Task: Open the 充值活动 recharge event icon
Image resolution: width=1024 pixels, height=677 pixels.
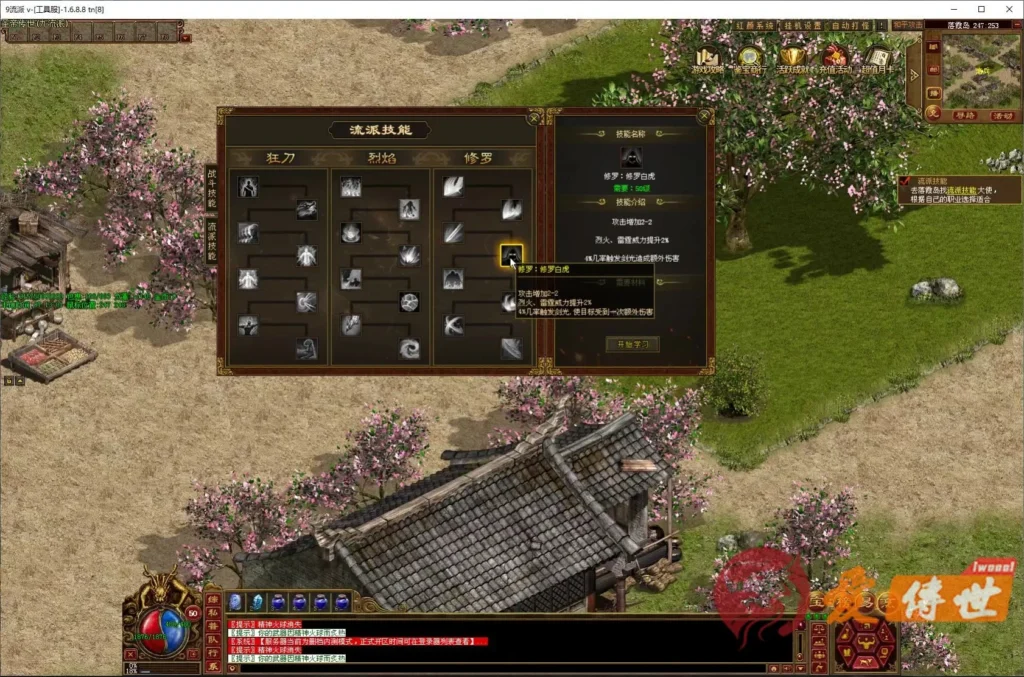Action: pyautogui.click(x=834, y=59)
